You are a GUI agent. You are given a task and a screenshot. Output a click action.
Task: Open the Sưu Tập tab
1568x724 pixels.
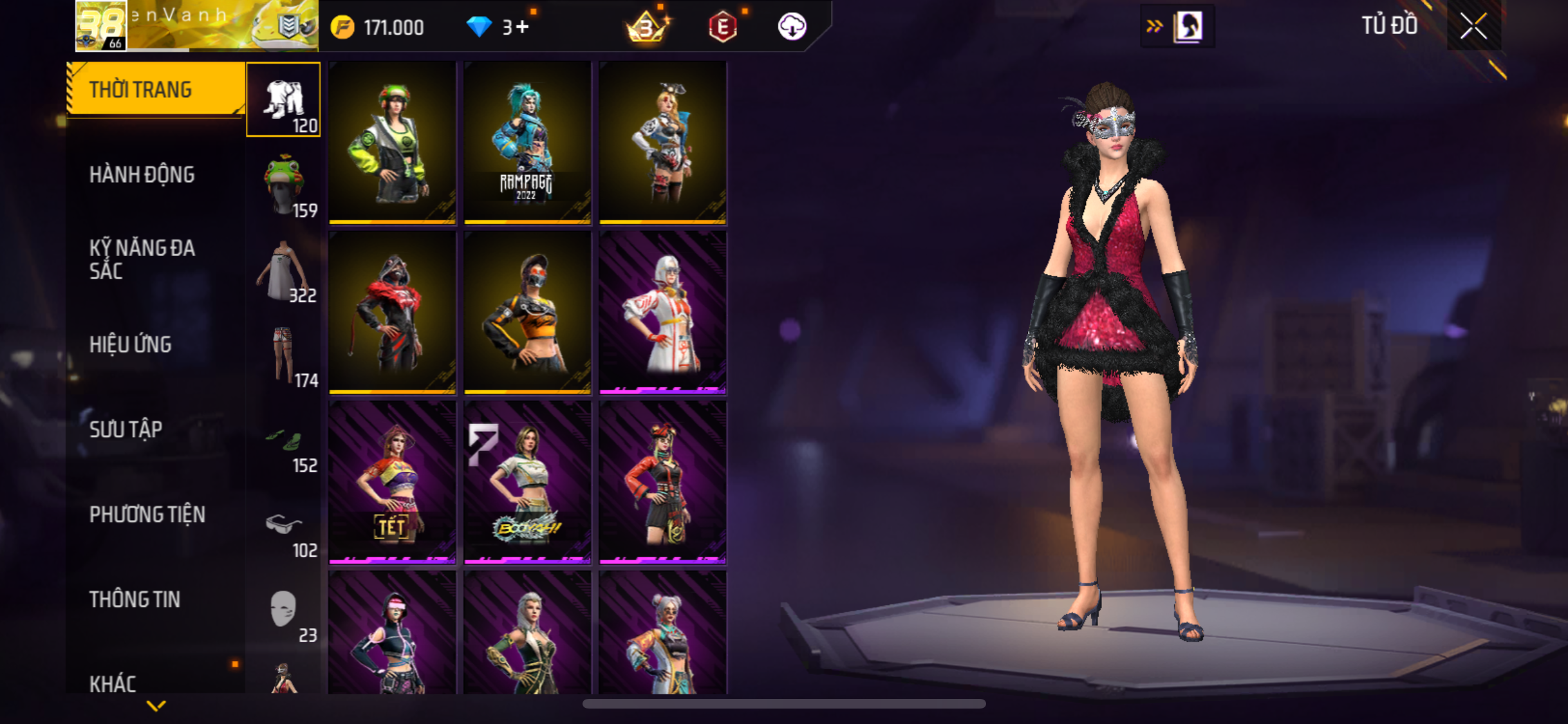coord(126,429)
